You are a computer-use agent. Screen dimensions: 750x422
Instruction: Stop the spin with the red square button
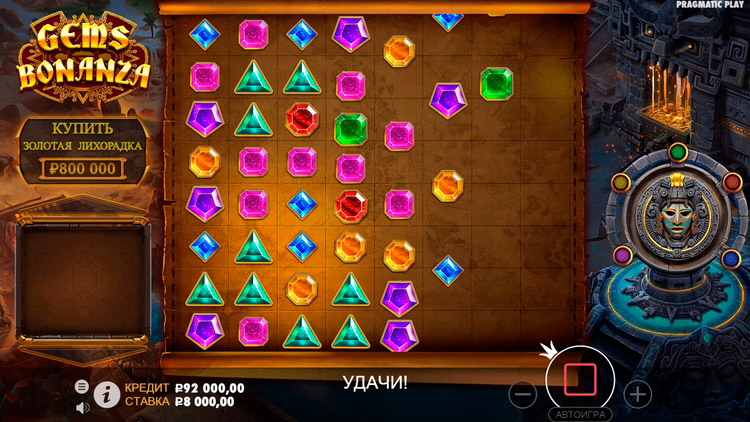(x=580, y=380)
